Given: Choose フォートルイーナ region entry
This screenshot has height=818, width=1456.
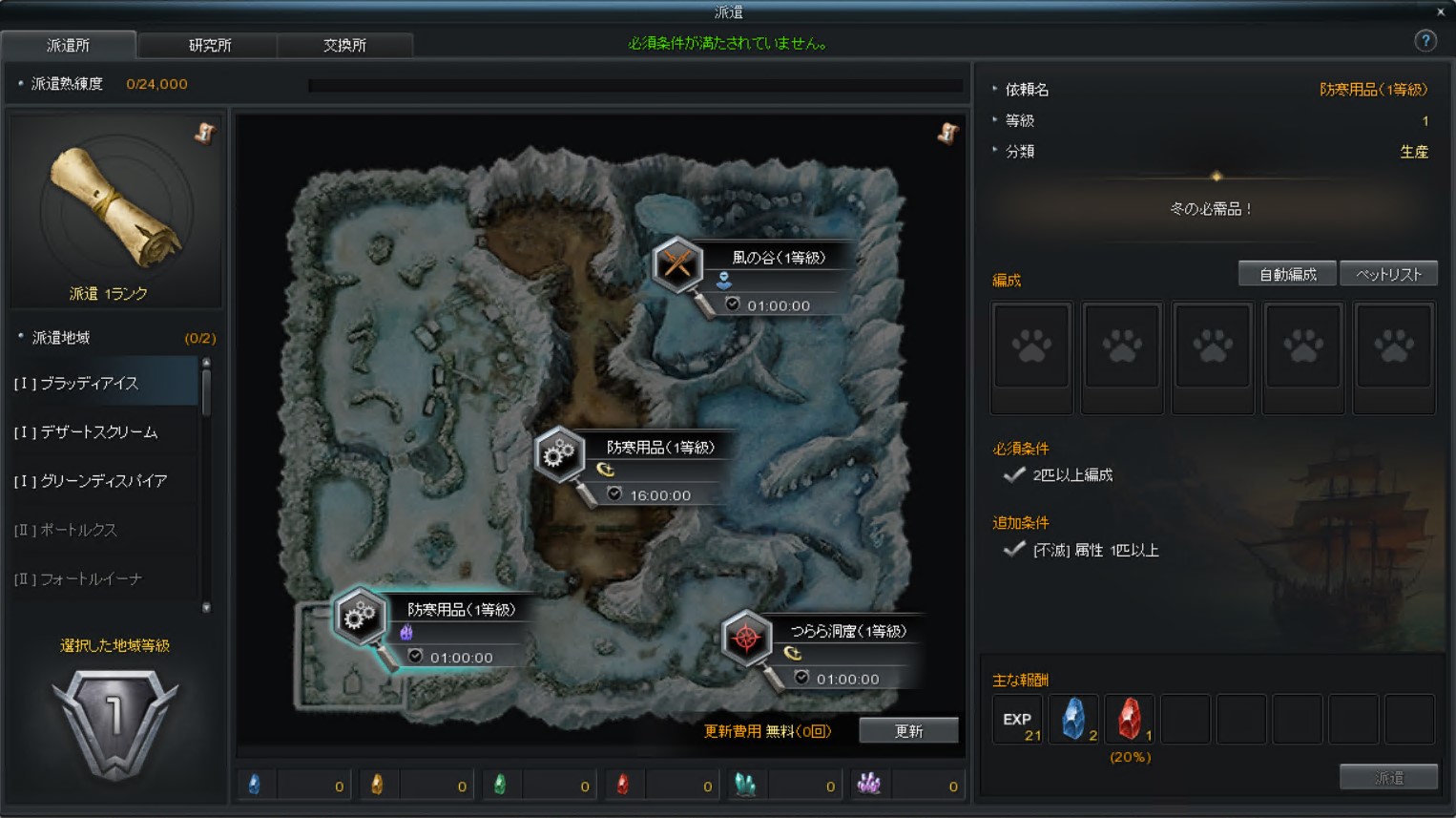Looking at the screenshot, I should tap(103, 578).
